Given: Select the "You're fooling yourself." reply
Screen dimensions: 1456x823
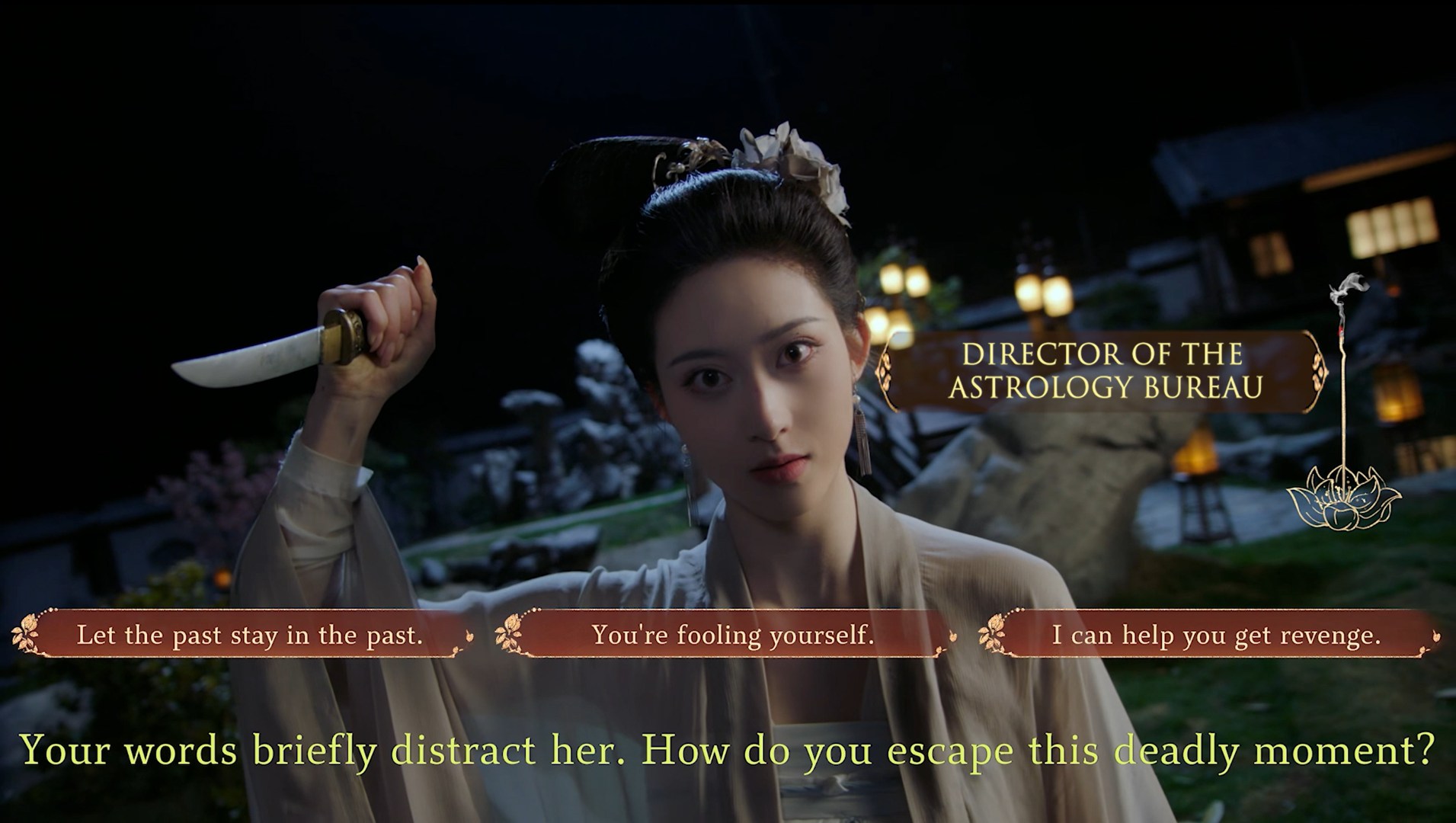Looking at the screenshot, I should [x=732, y=635].
